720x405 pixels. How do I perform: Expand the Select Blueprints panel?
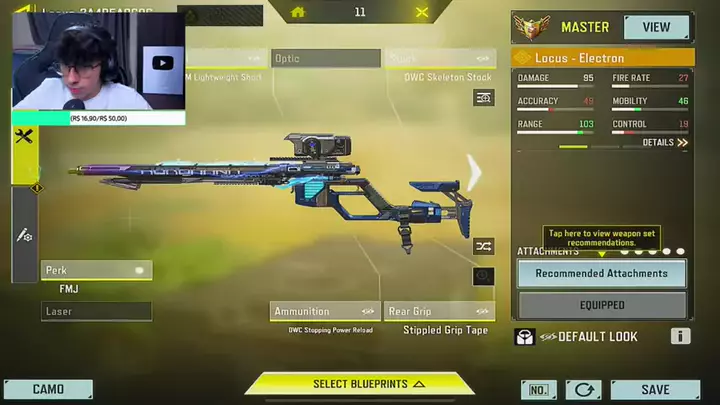[360, 384]
